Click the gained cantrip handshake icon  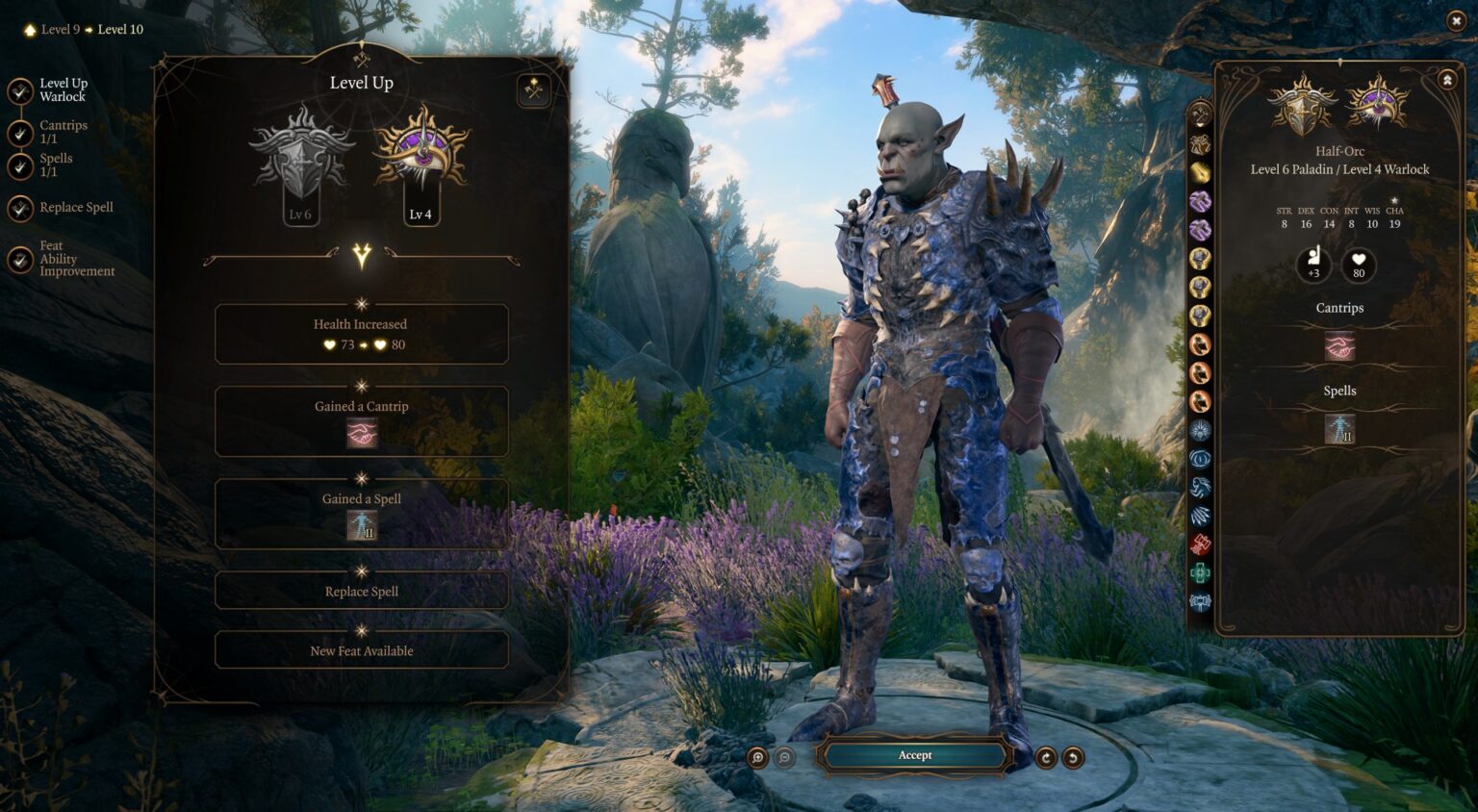click(x=362, y=434)
